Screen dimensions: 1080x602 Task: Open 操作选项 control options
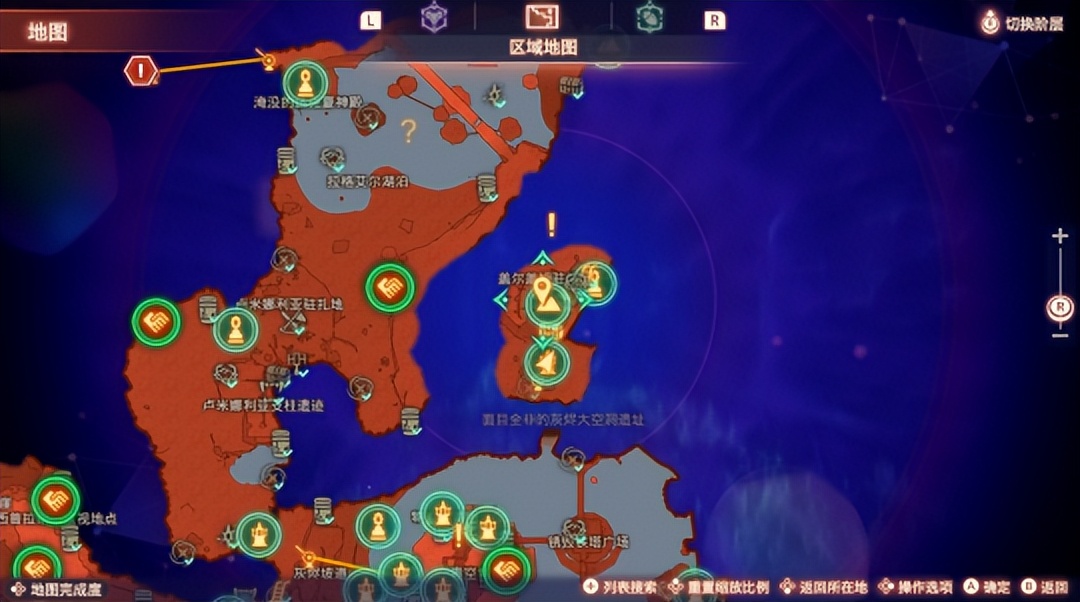pos(914,587)
